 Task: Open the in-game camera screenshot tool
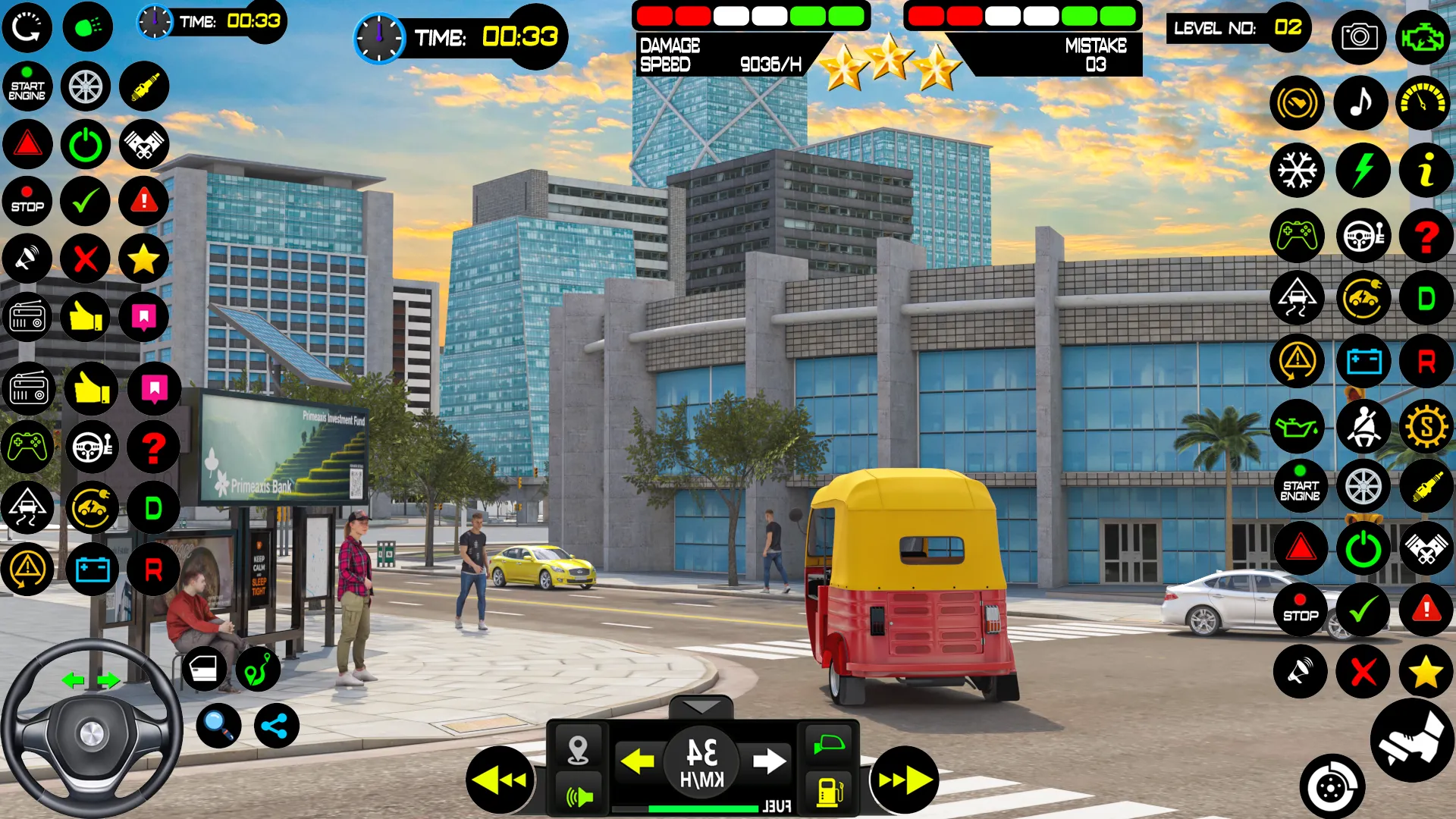pos(1360,36)
